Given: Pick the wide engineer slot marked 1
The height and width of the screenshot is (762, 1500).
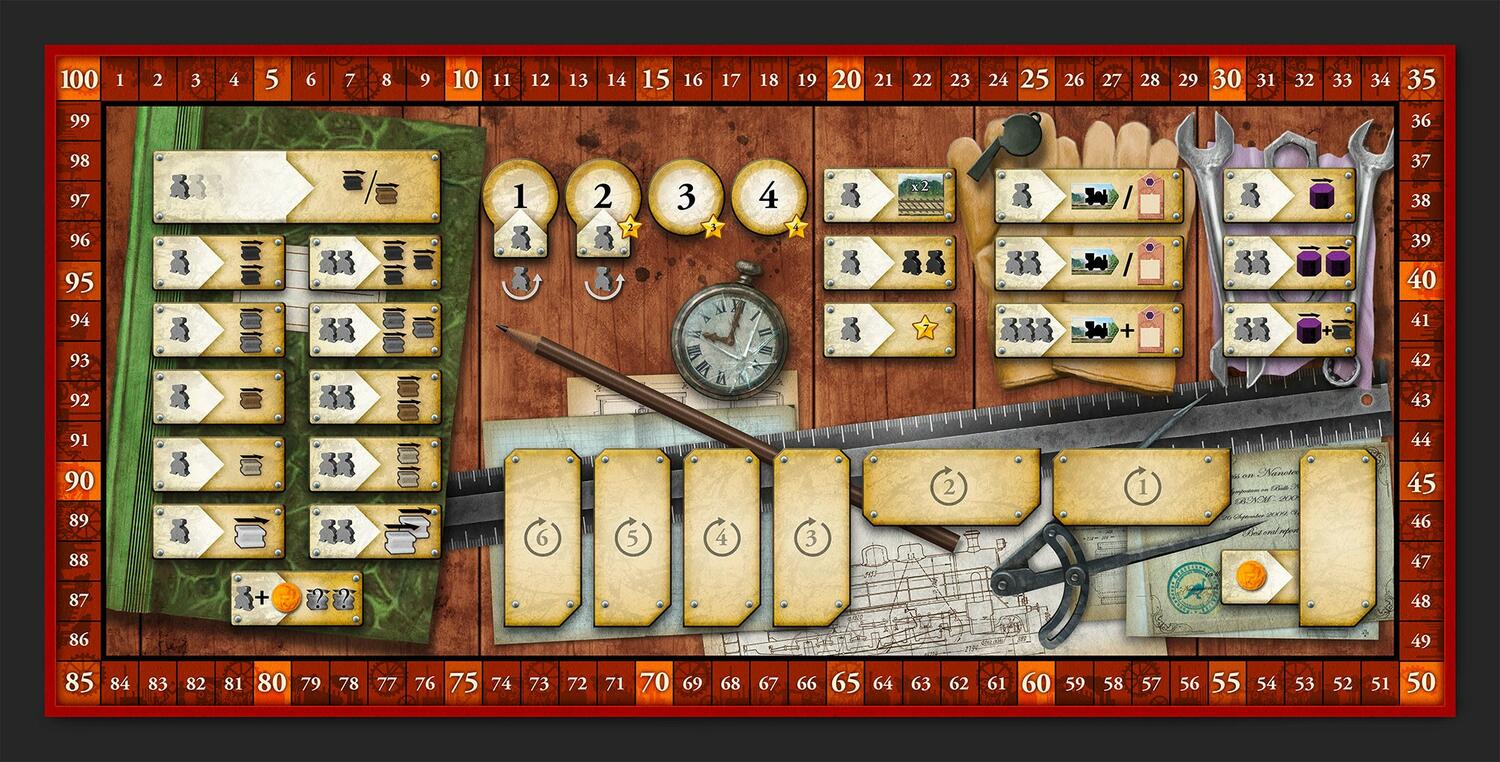Looking at the screenshot, I should pyautogui.click(x=1140, y=487).
